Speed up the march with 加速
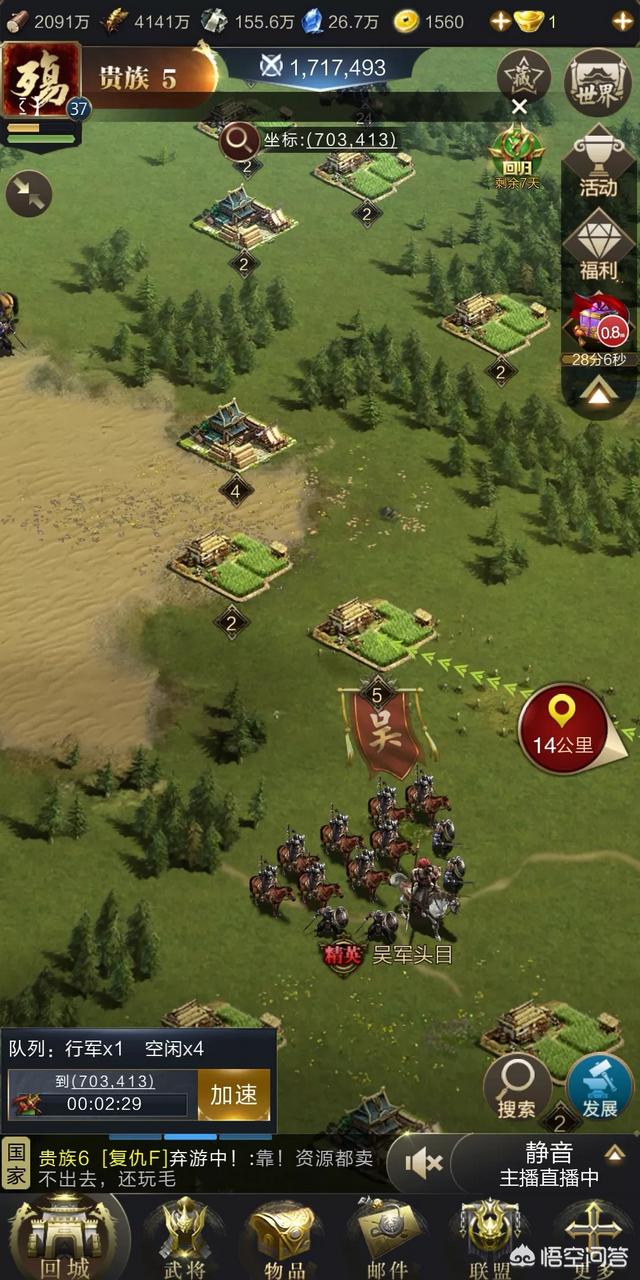This screenshot has height=1280, width=640. [x=234, y=1094]
